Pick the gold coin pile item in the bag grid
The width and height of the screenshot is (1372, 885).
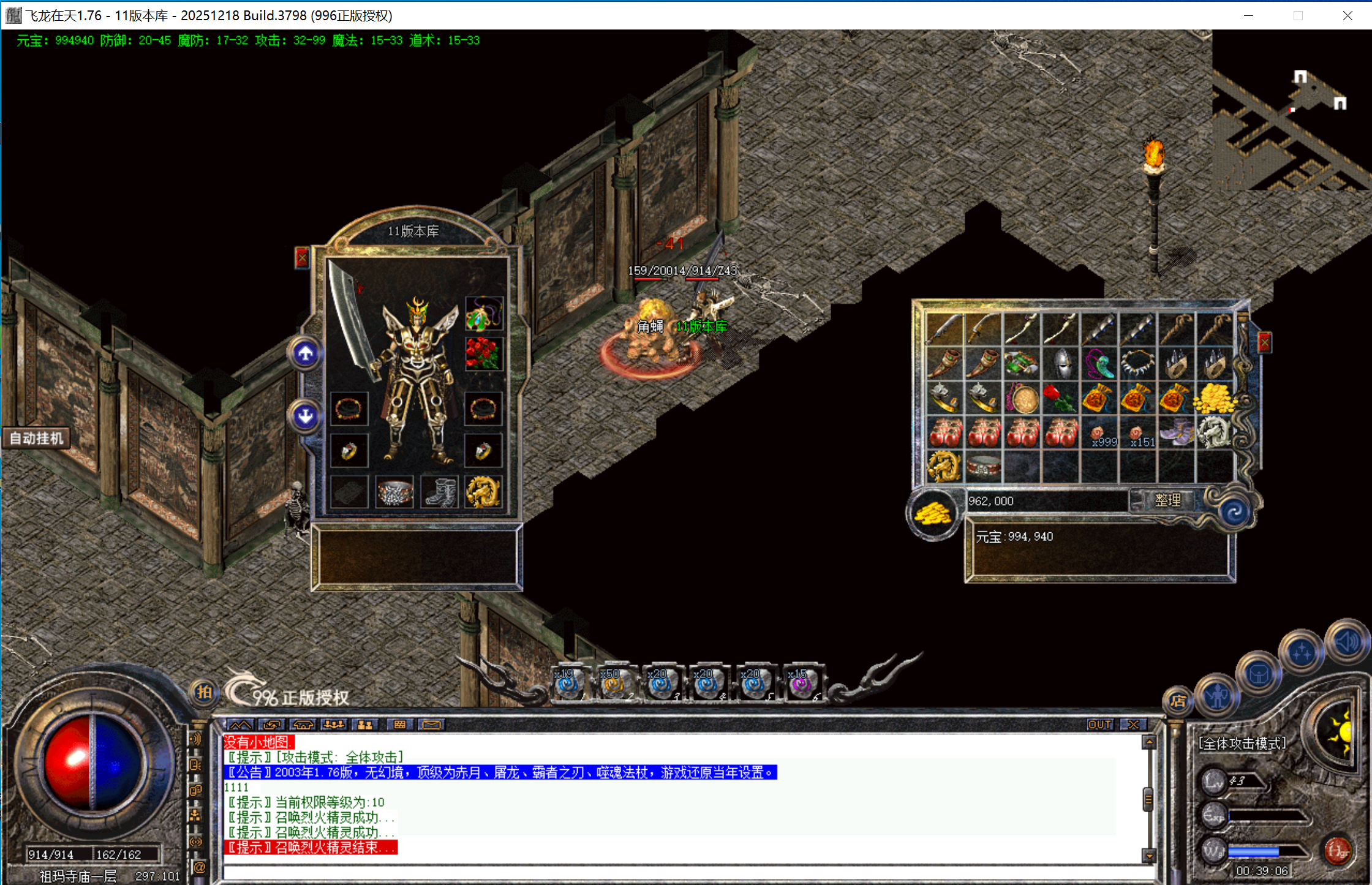tap(1215, 399)
